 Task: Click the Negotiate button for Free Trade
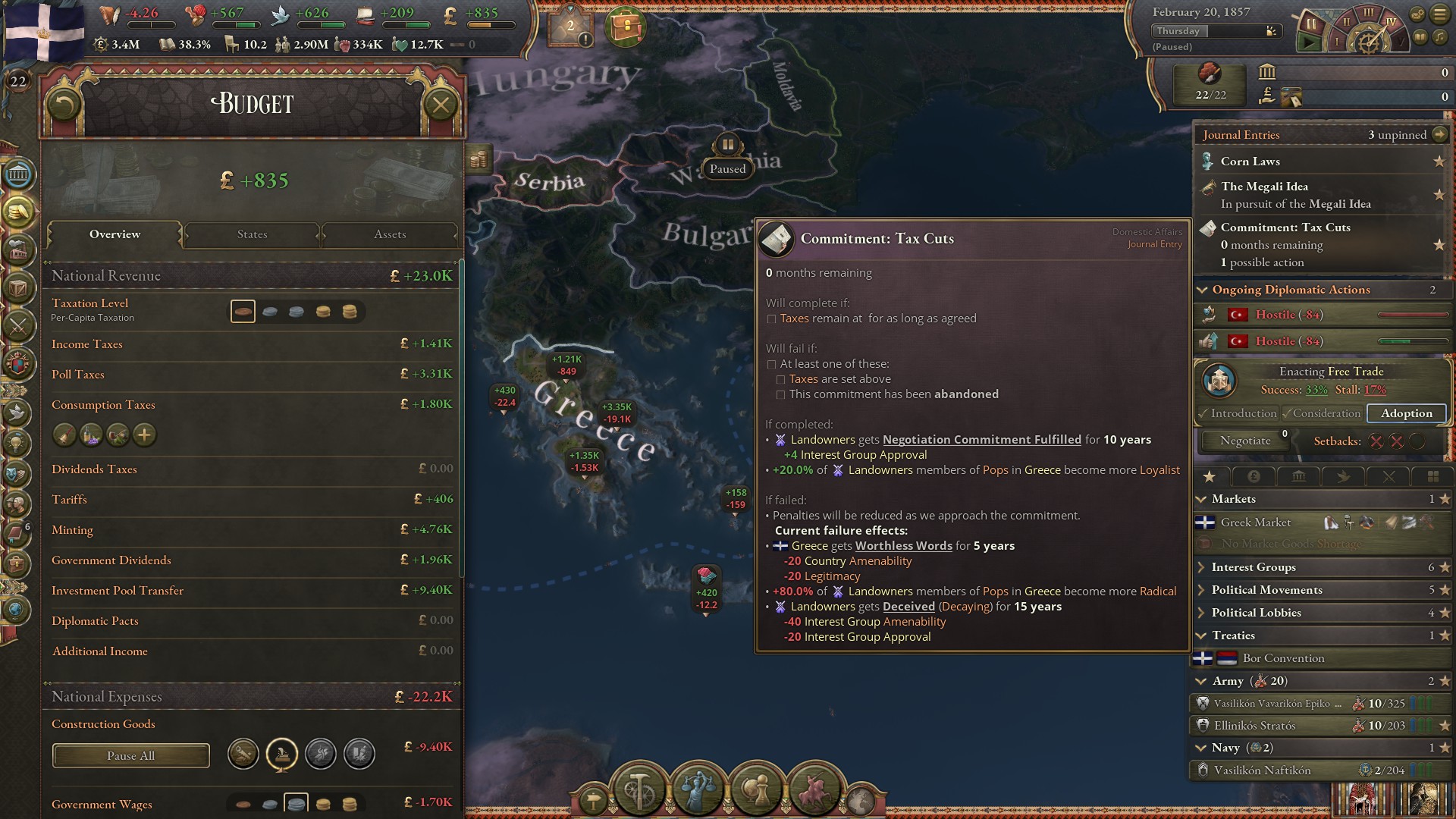click(1244, 440)
